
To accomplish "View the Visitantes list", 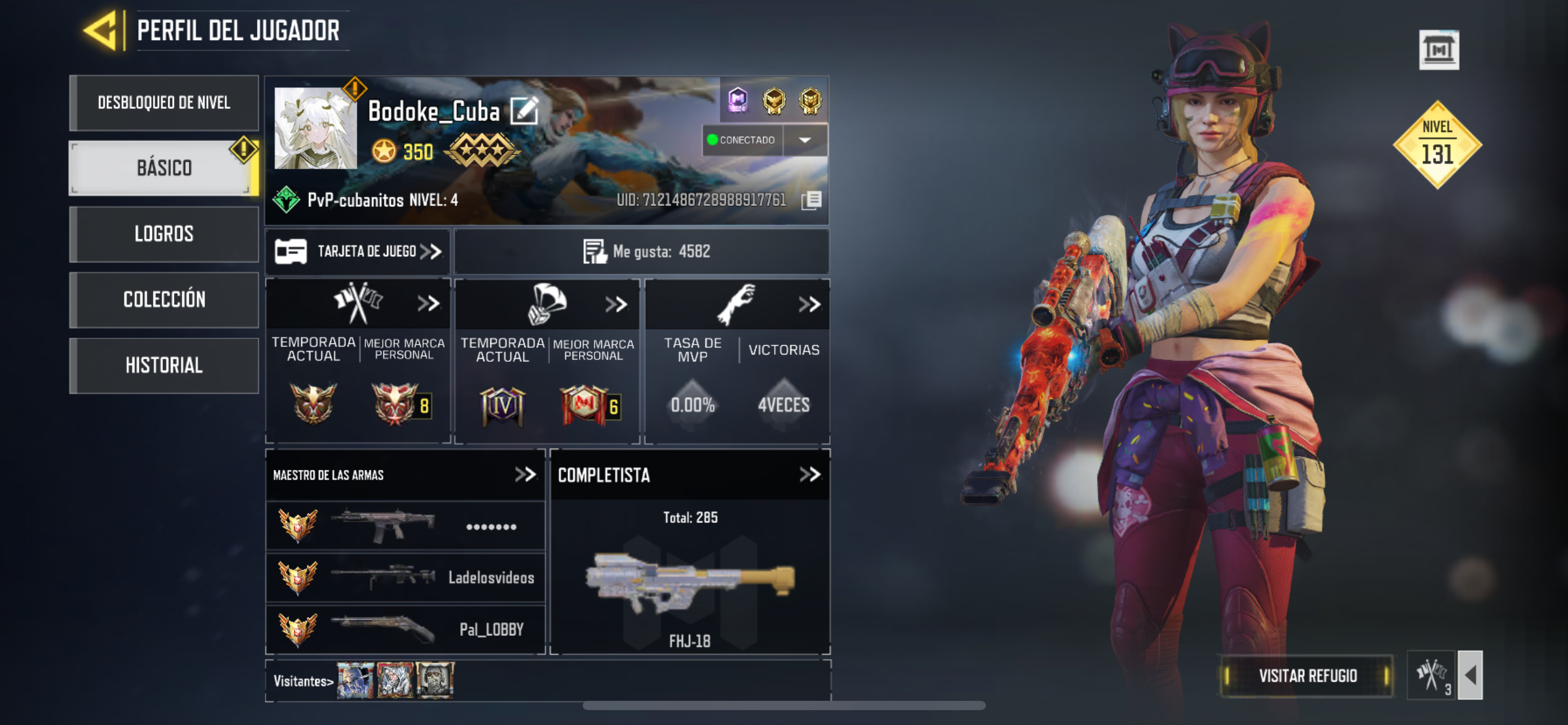I will (x=303, y=681).
